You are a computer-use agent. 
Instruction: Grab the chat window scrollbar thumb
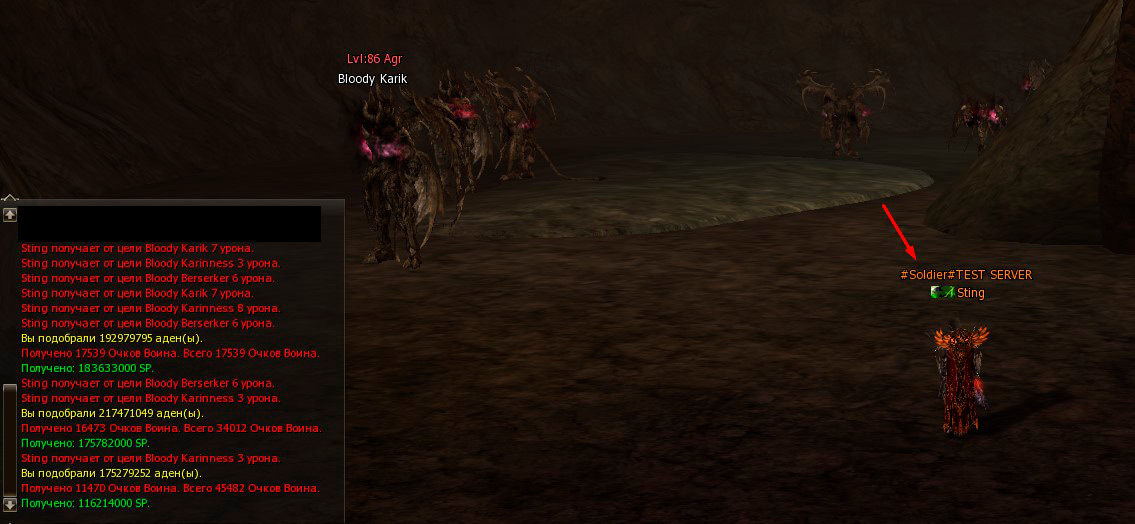[10, 438]
